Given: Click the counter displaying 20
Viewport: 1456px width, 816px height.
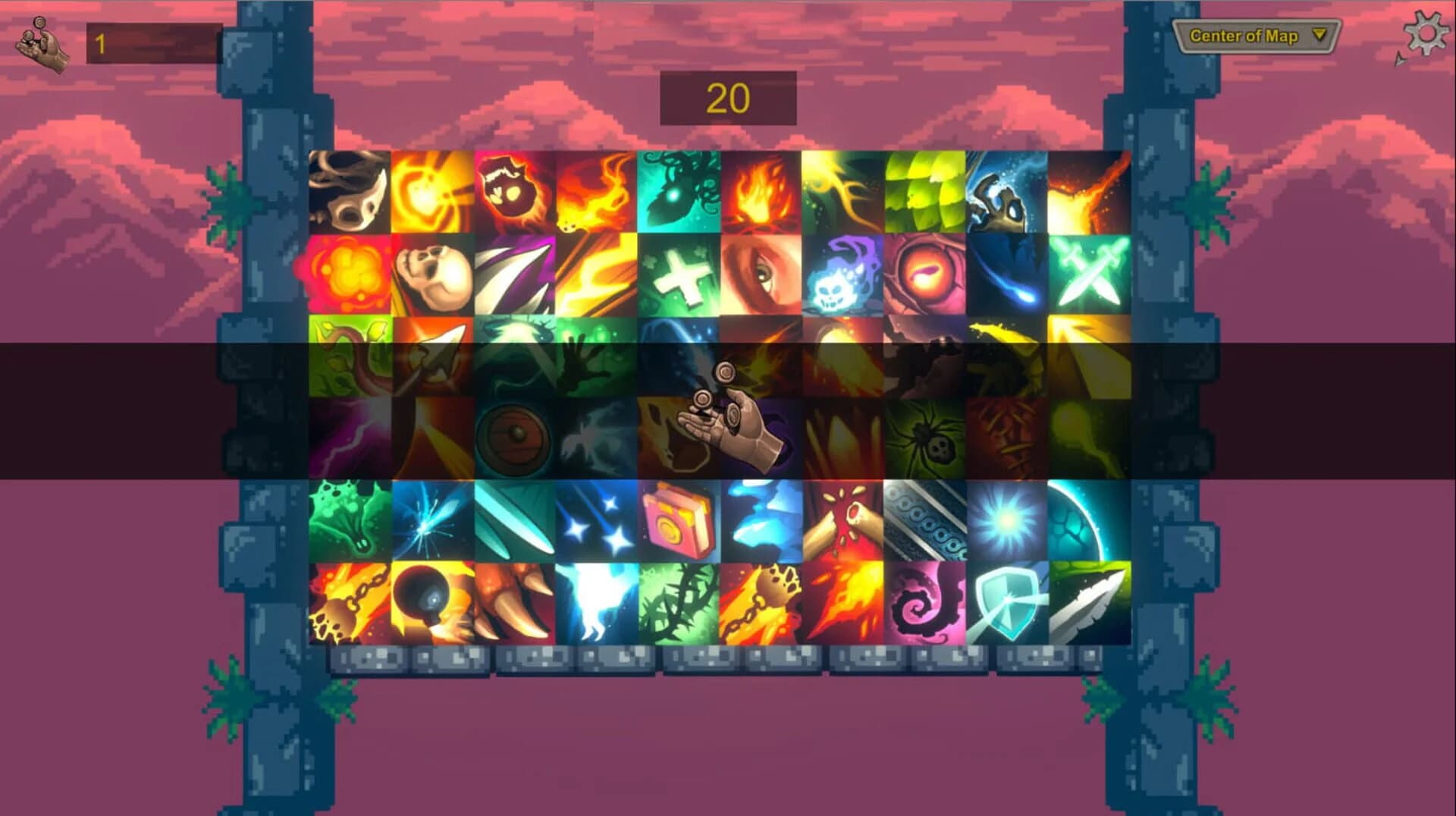Looking at the screenshot, I should click(x=728, y=97).
